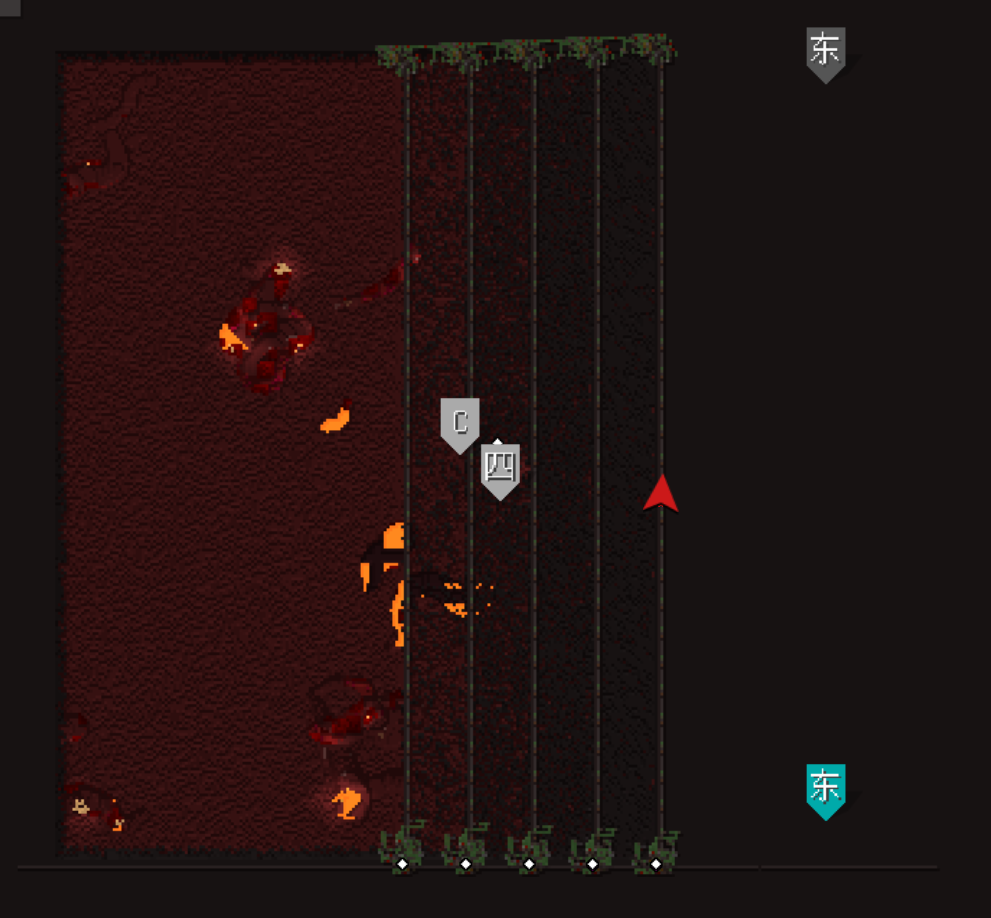Select the teal 东 map marker
The width and height of the screenshot is (991, 918).
click(826, 788)
